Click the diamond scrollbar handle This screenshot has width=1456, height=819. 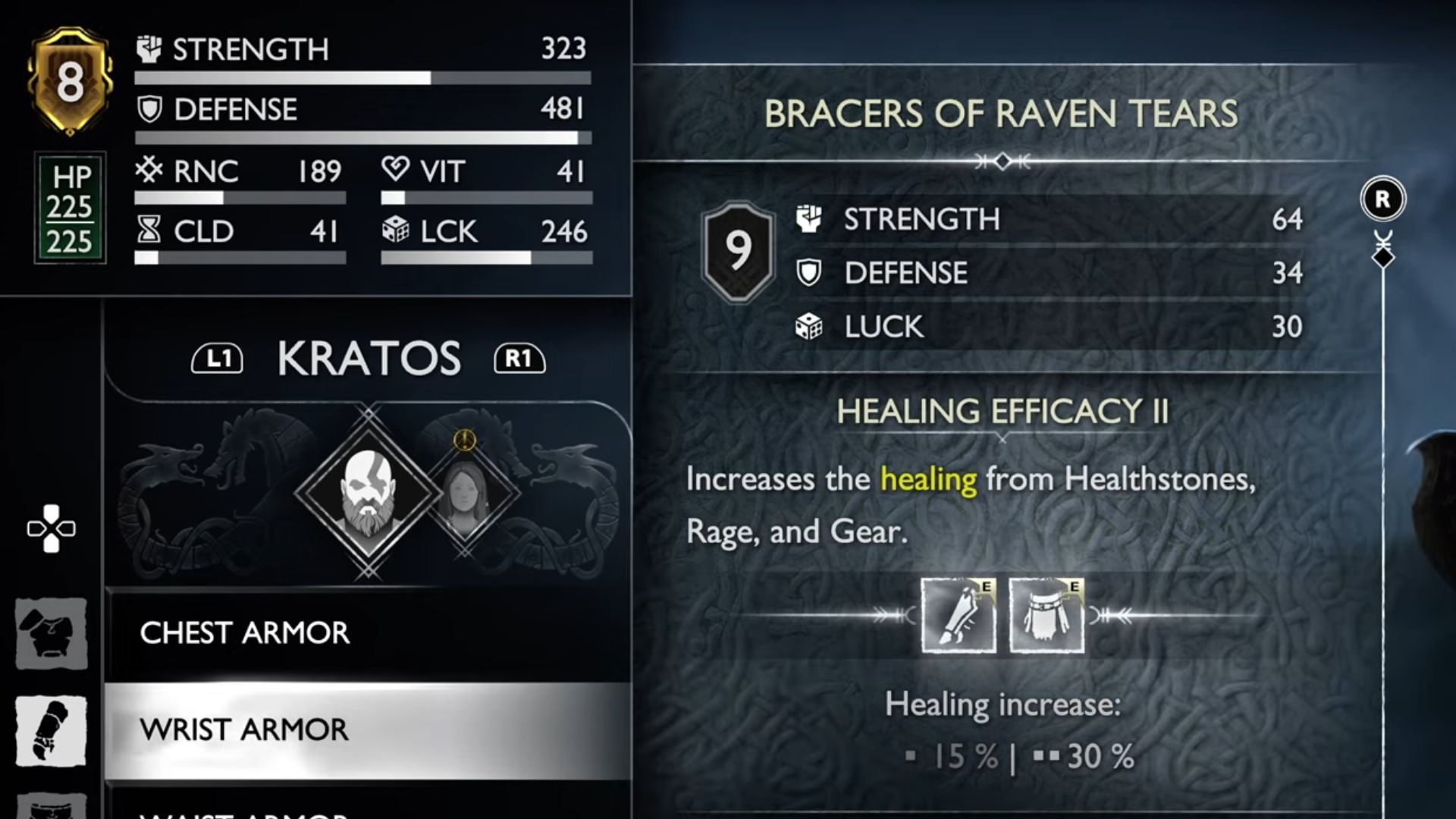[1383, 258]
